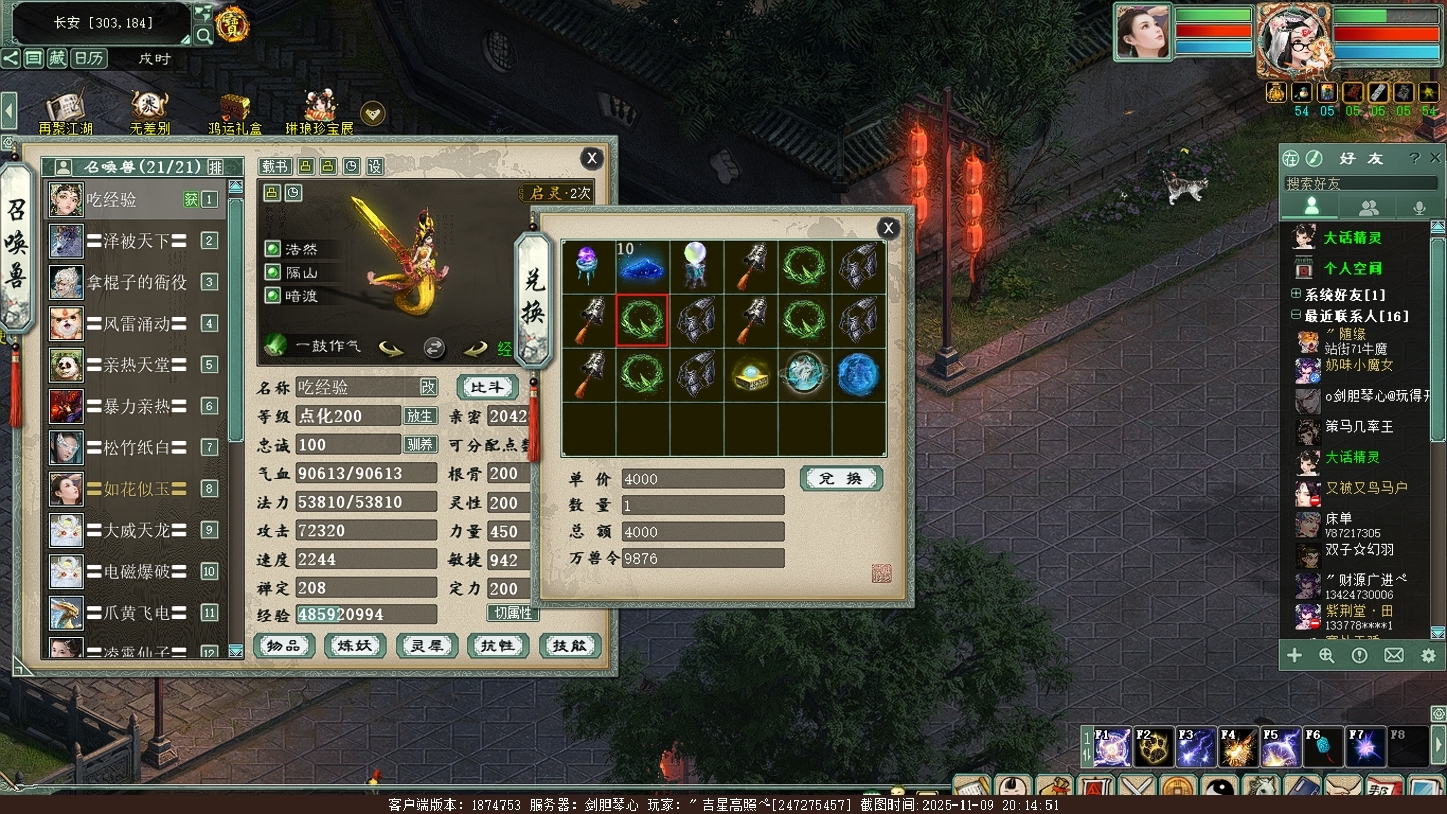The height and width of the screenshot is (814, 1447).
Task: Select the blue crystal item with count 10
Action: coord(641,266)
